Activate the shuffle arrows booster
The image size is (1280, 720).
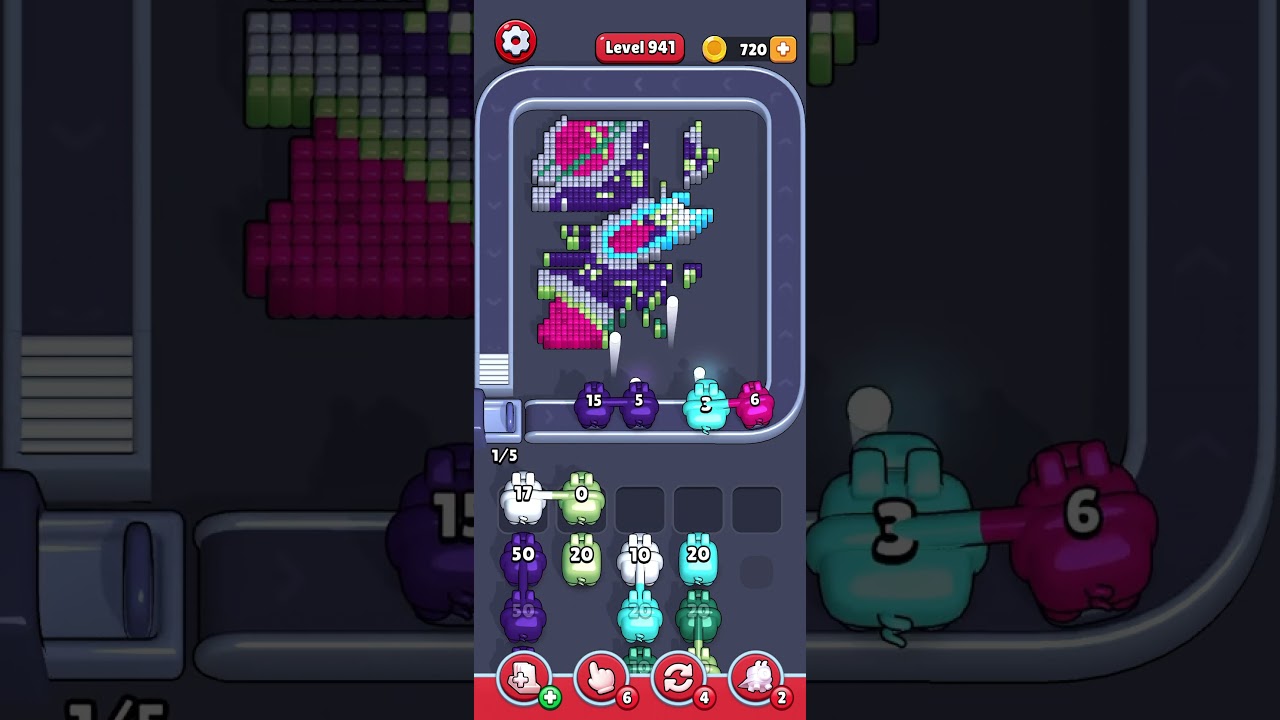[678, 679]
